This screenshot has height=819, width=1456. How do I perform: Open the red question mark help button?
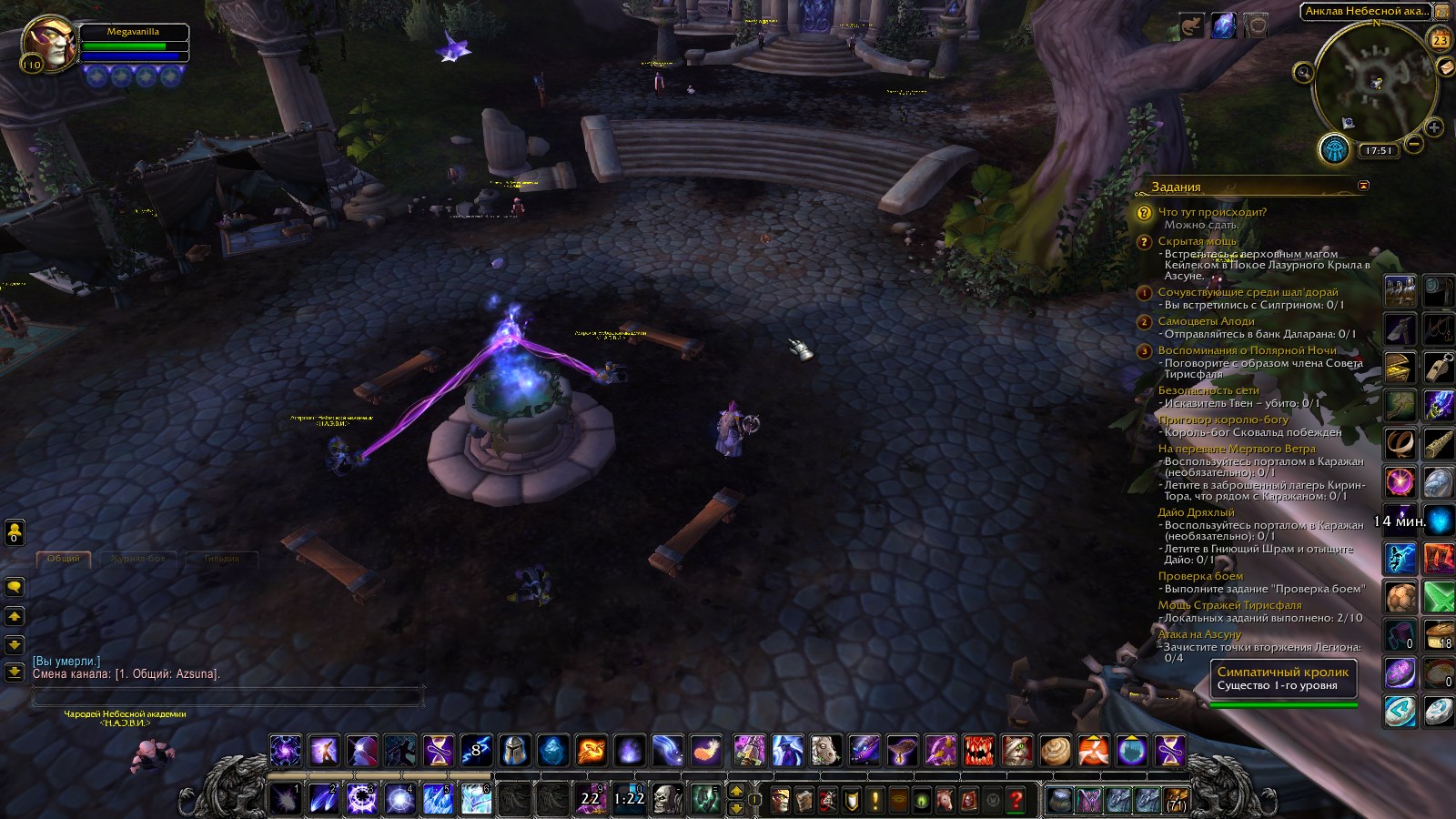[x=1016, y=800]
